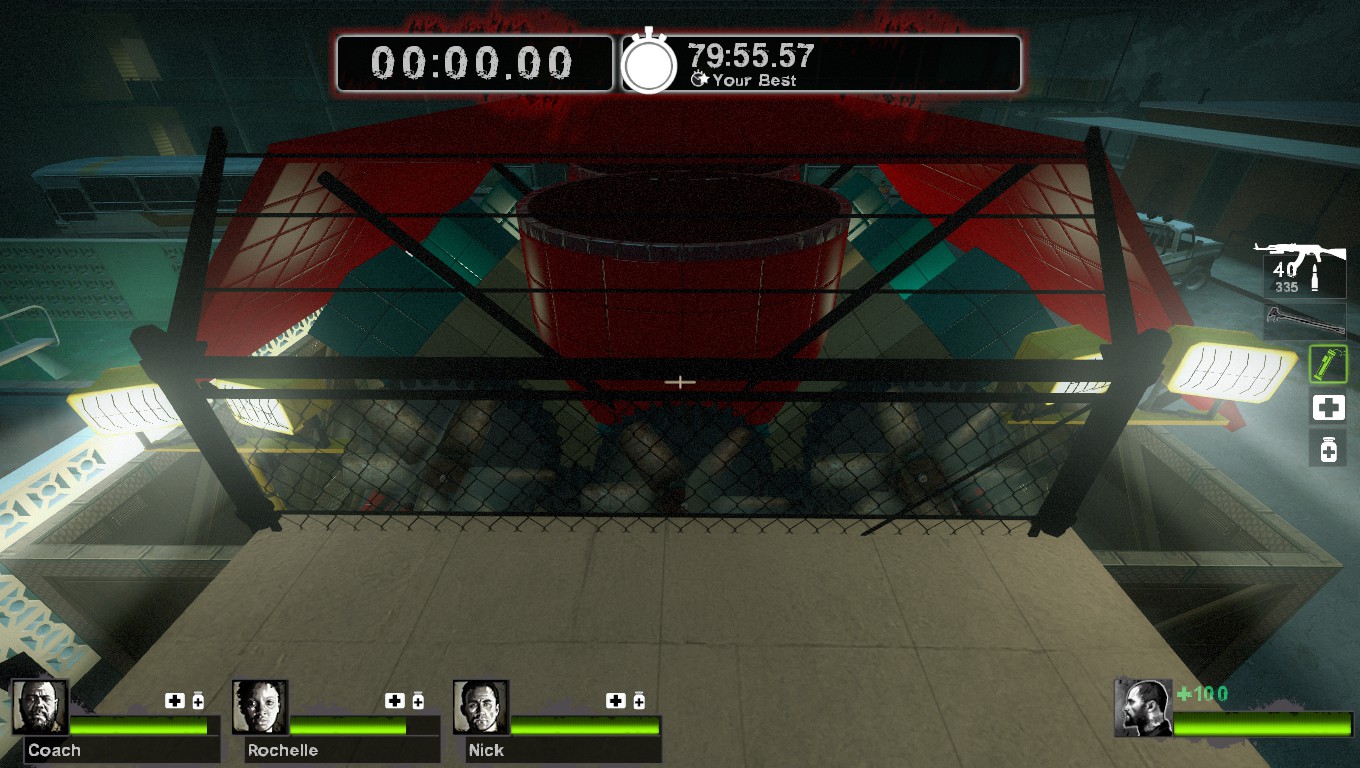
Task: Select the highlighted green pipe bomb slot
Action: [x=1328, y=364]
